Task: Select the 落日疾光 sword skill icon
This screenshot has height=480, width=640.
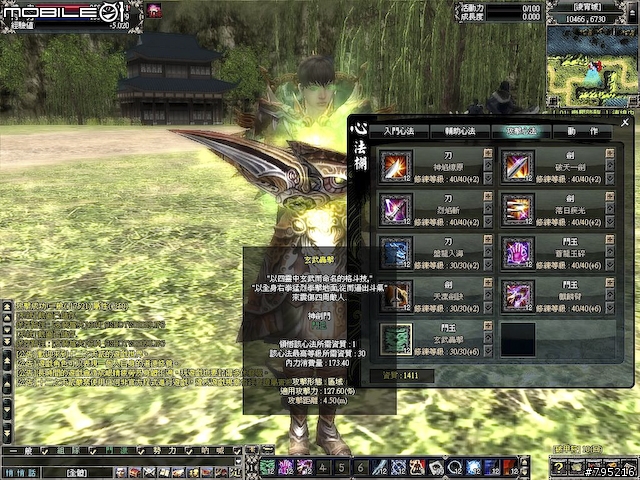Action: pyautogui.click(x=517, y=209)
